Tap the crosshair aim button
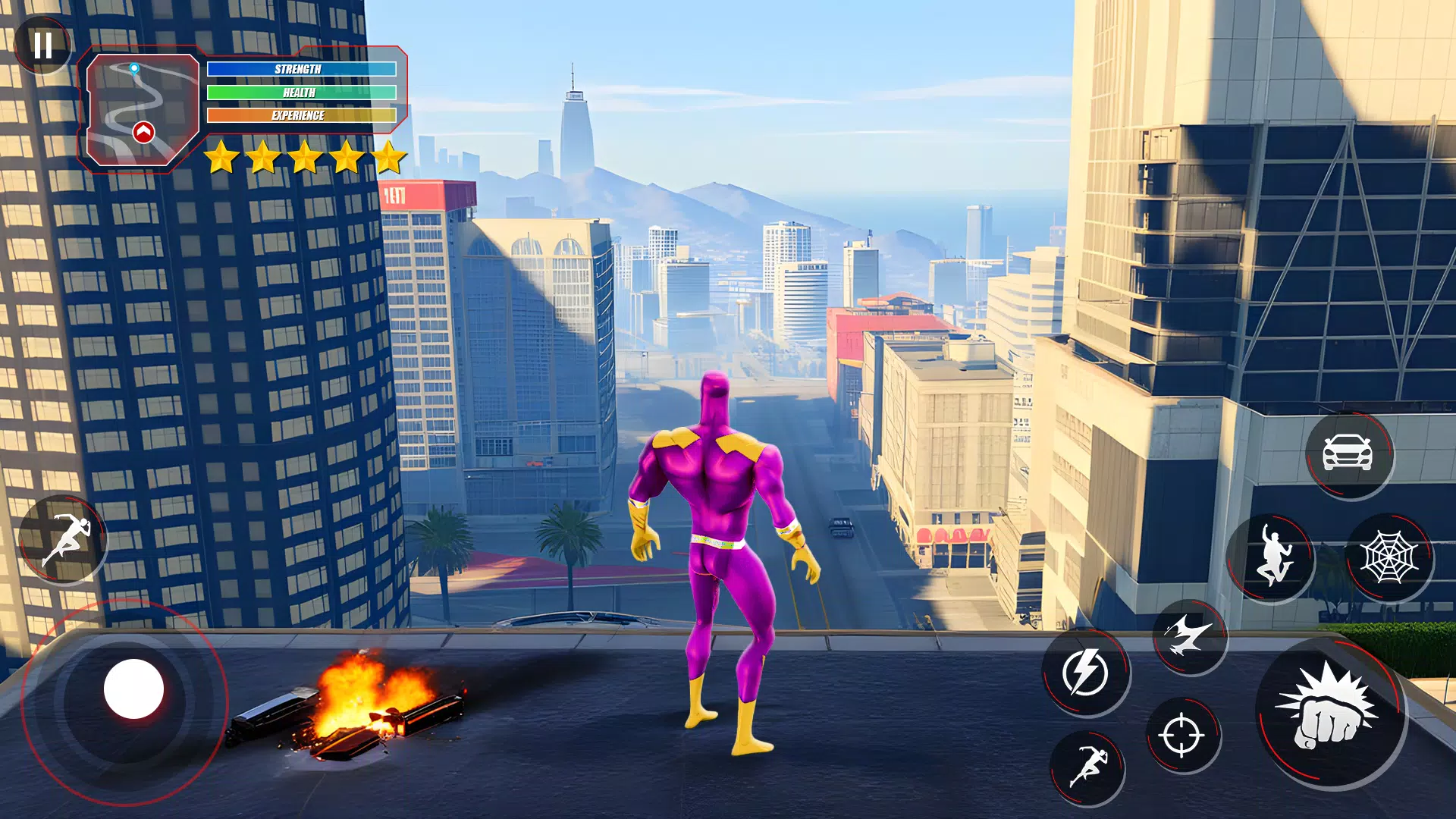 [1181, 735]
